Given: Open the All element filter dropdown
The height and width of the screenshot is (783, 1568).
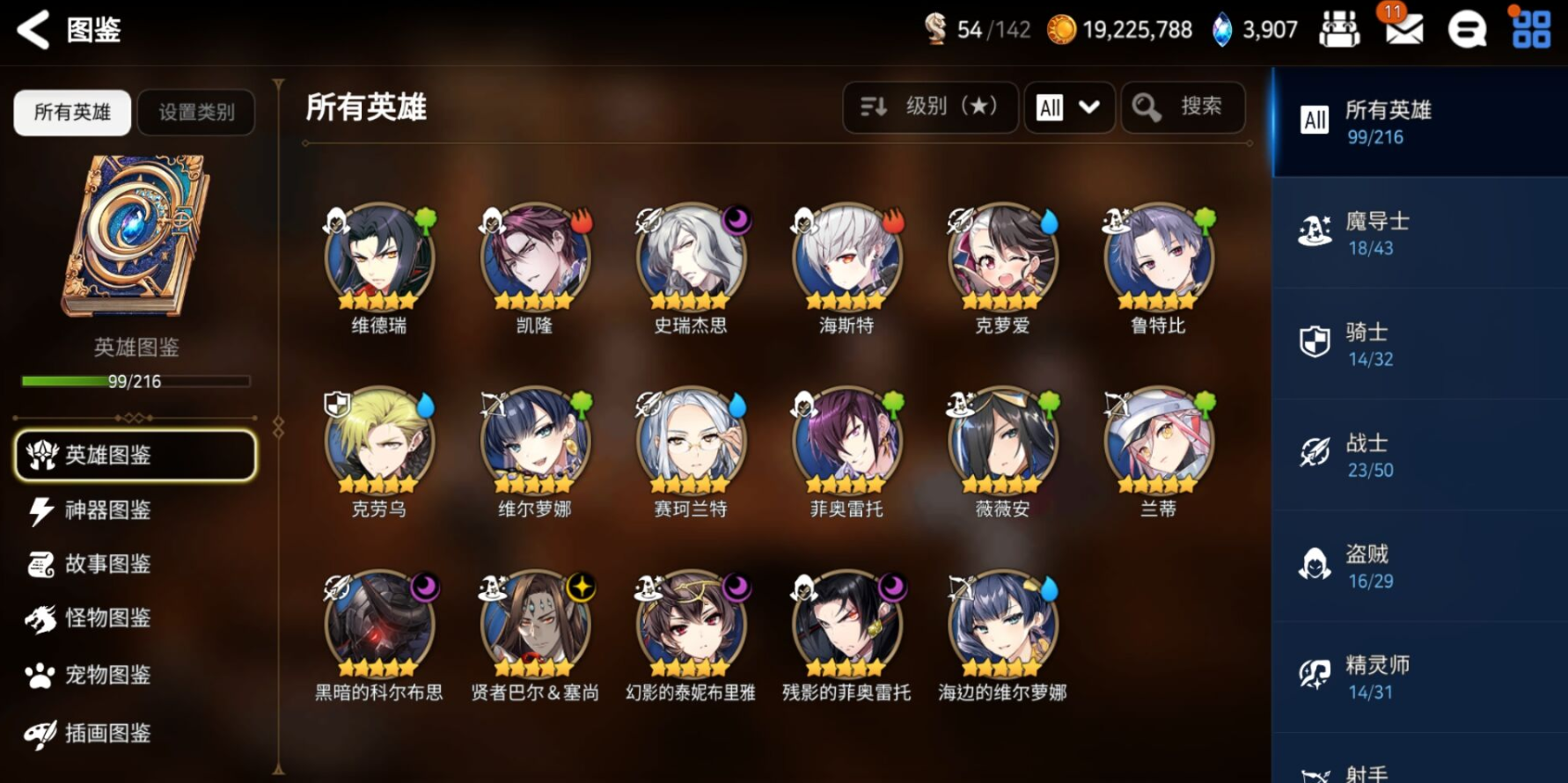Looking at the screenshot, I should (1069, 107).
